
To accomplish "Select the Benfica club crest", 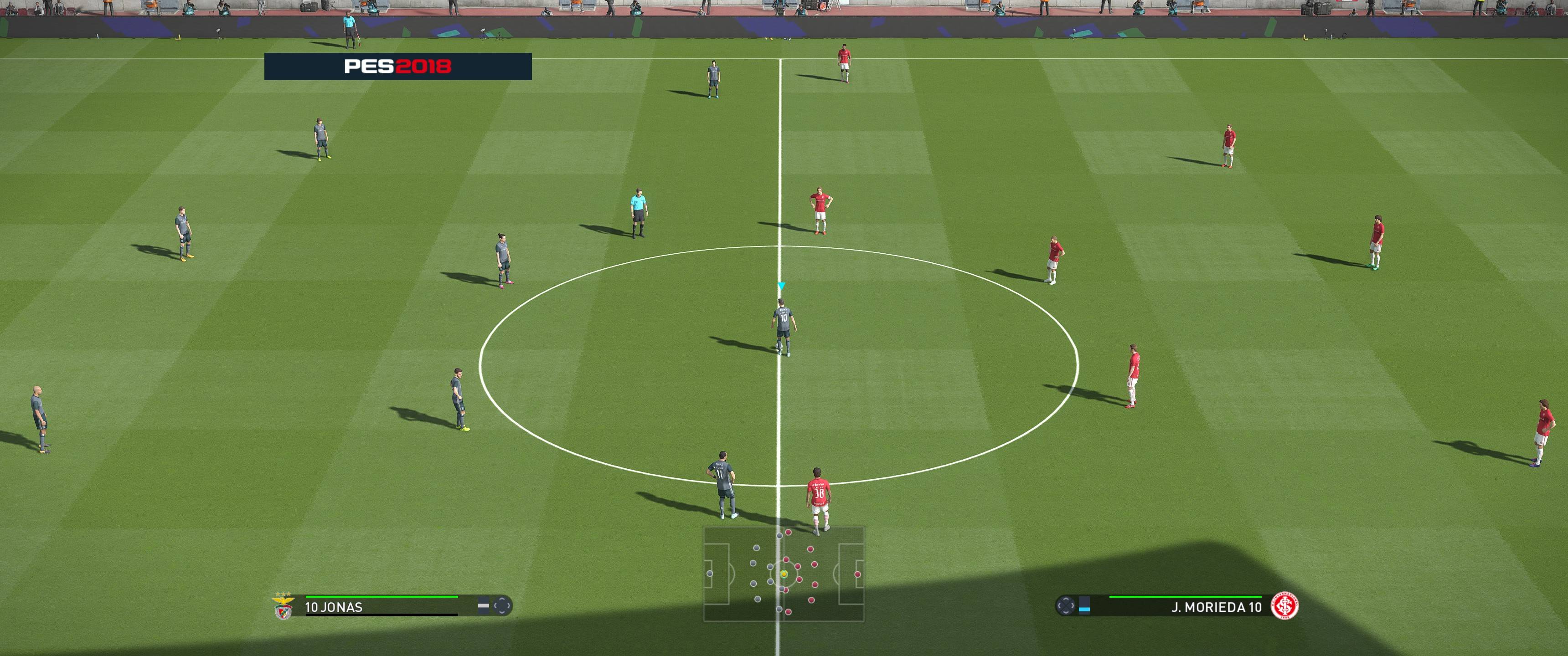I will tap(283, 607).
